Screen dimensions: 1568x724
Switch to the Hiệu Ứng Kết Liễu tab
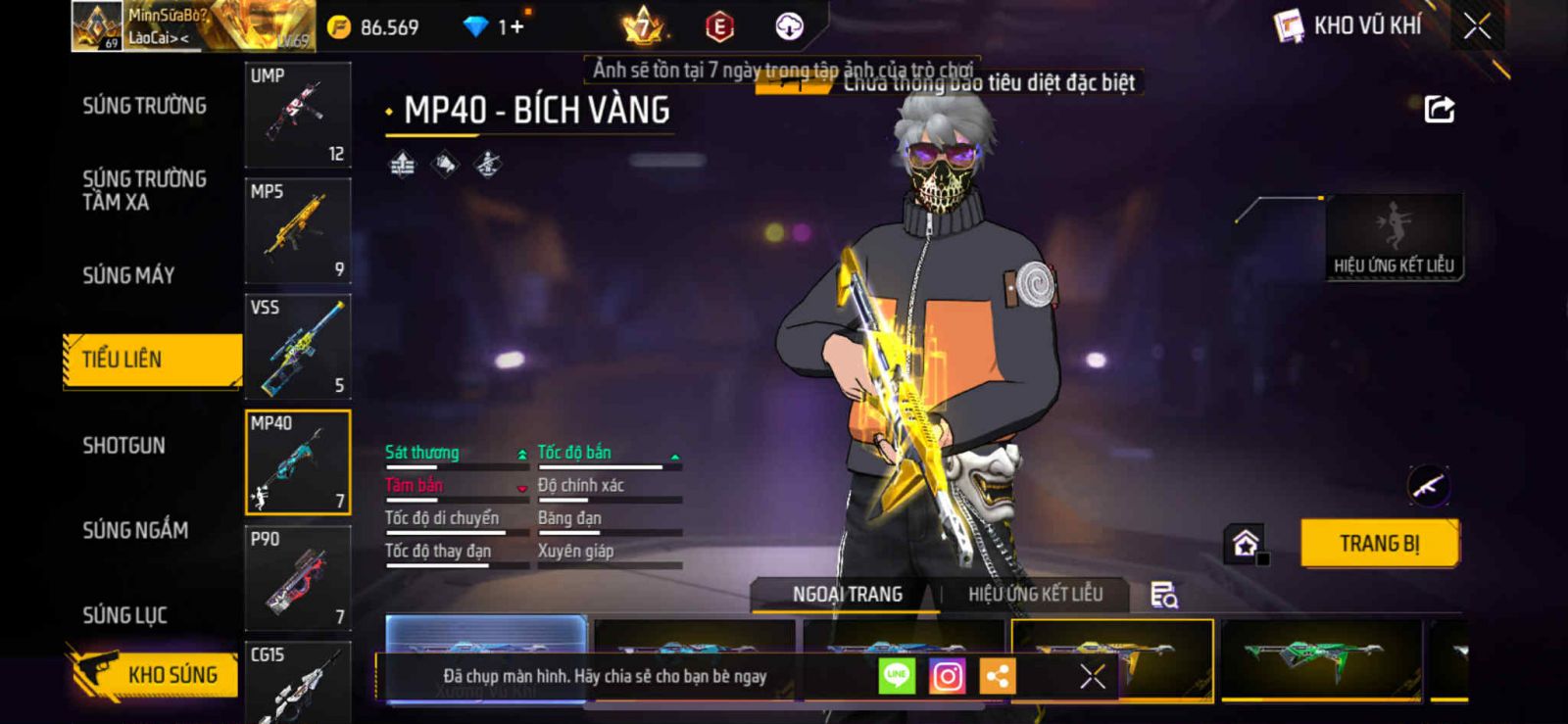tap(1035, 594)
